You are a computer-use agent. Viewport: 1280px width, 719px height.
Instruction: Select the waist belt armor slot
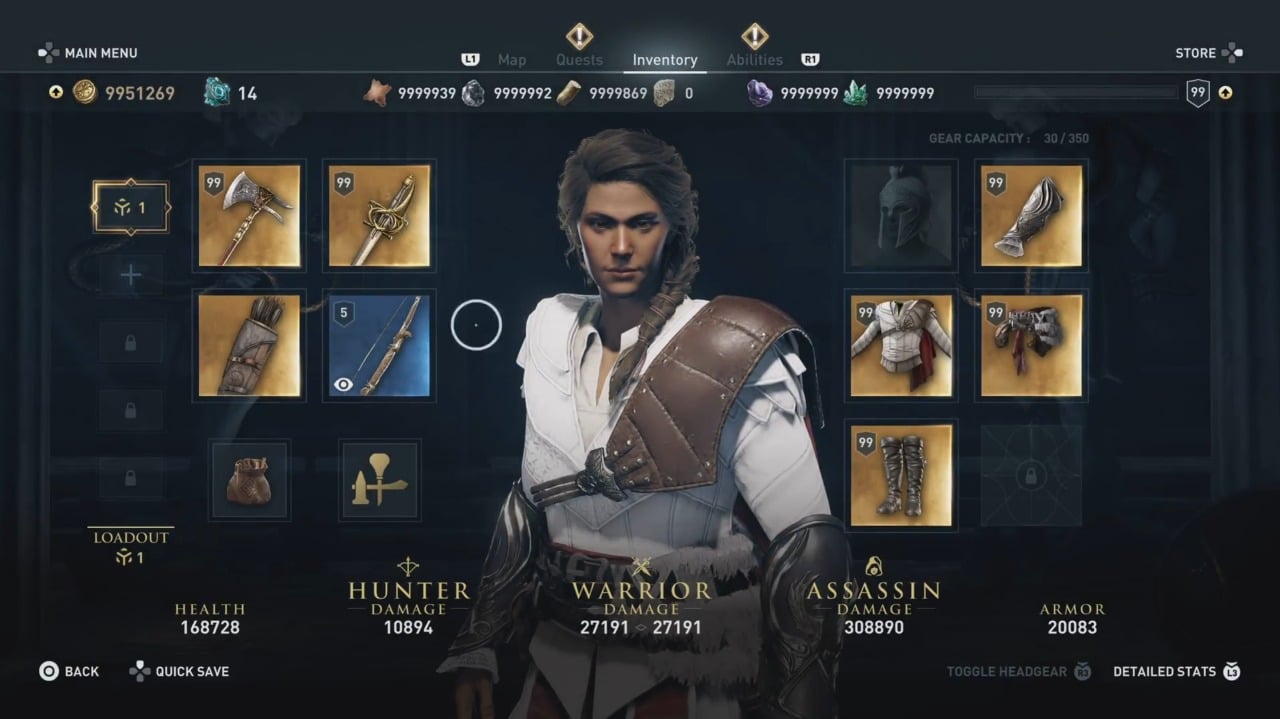click(1031, 345)
